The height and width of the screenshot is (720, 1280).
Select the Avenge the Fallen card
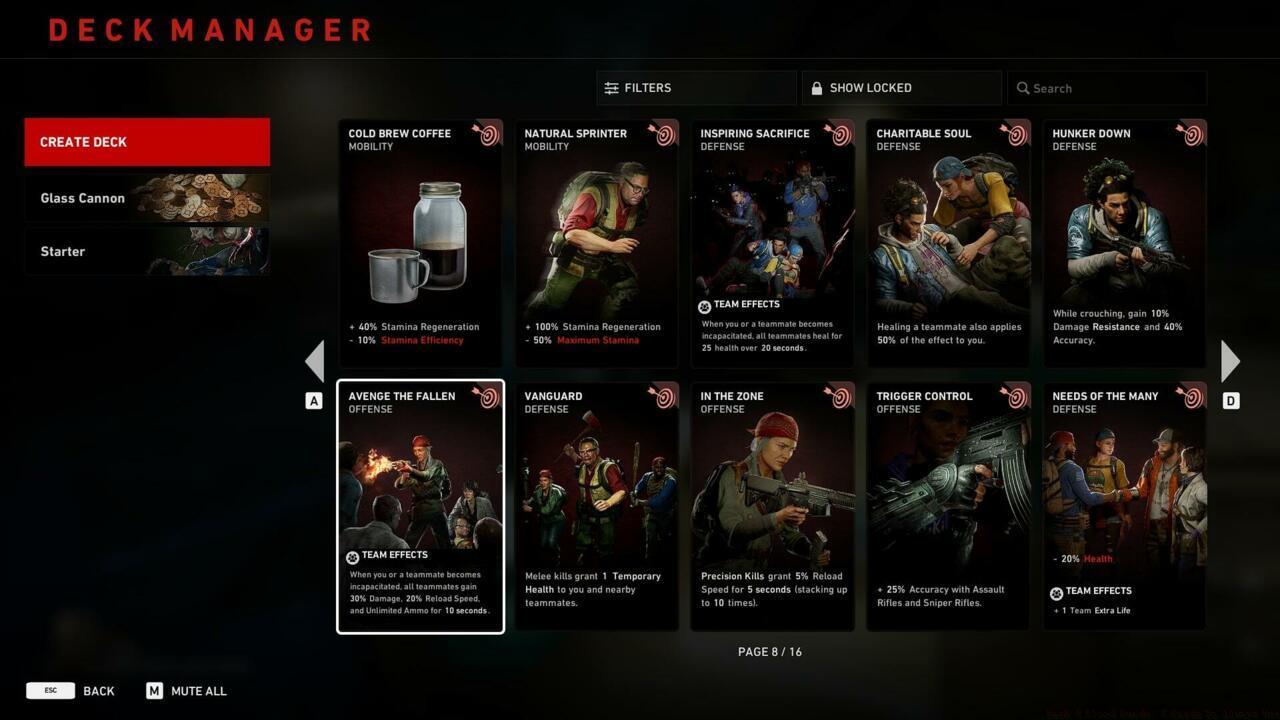(x=420, y=507)
